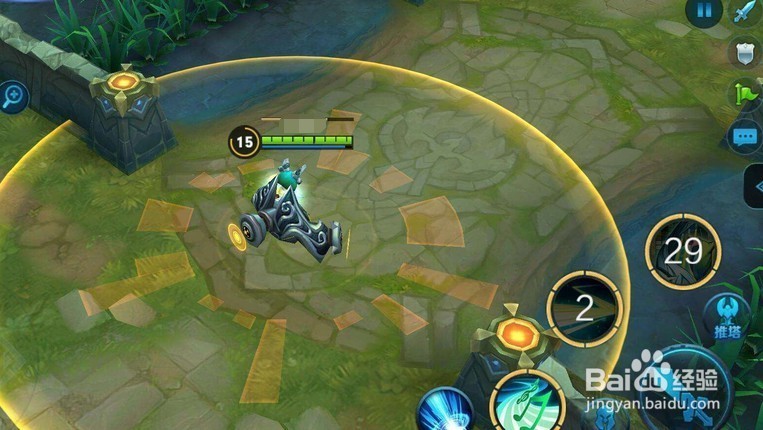
Task: Activate the skill showing cooldown 2
Action: pyautogui.click(x=585, y=308)
